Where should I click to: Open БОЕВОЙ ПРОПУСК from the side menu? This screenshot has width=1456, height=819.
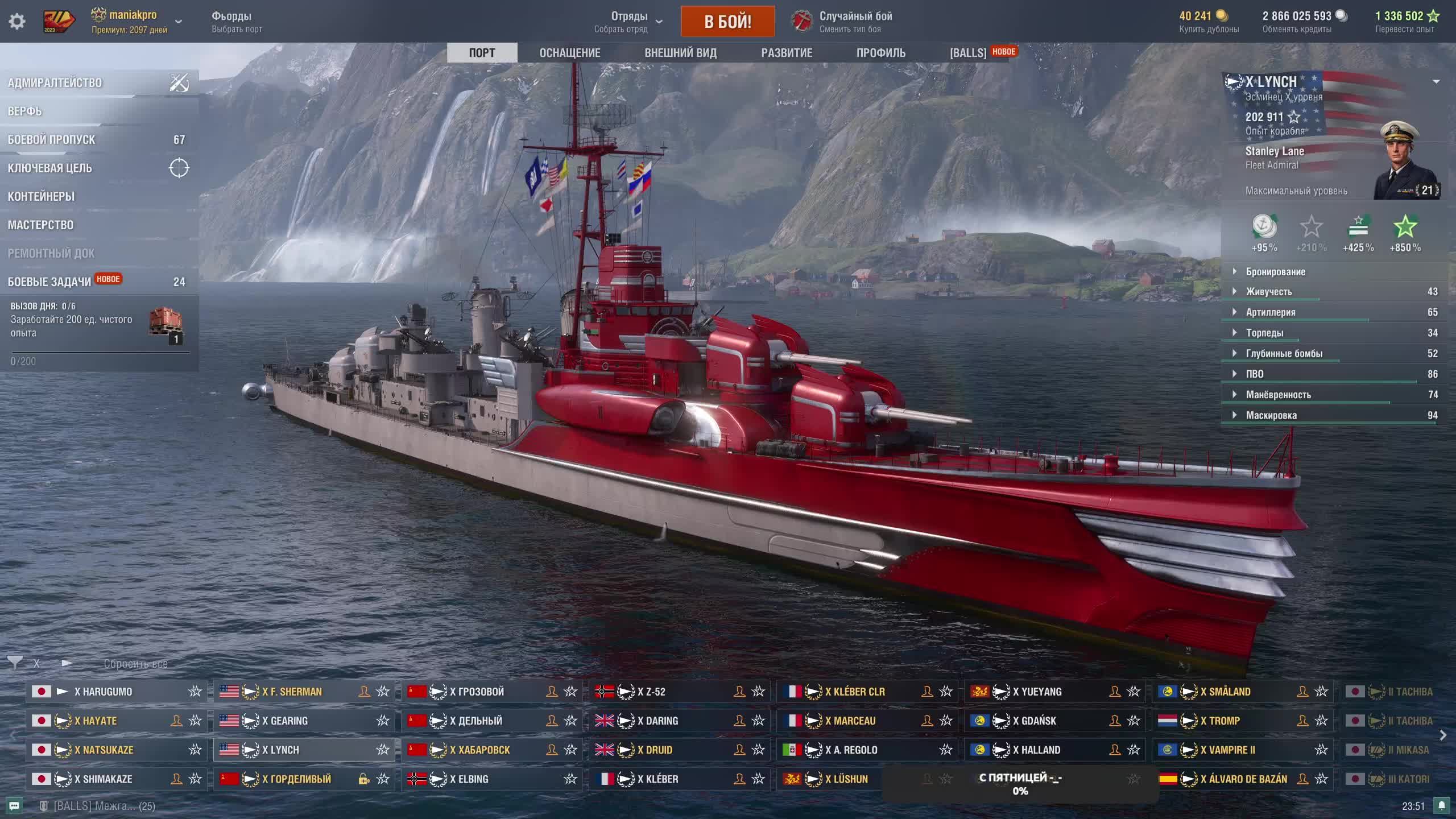click(52, 140)
